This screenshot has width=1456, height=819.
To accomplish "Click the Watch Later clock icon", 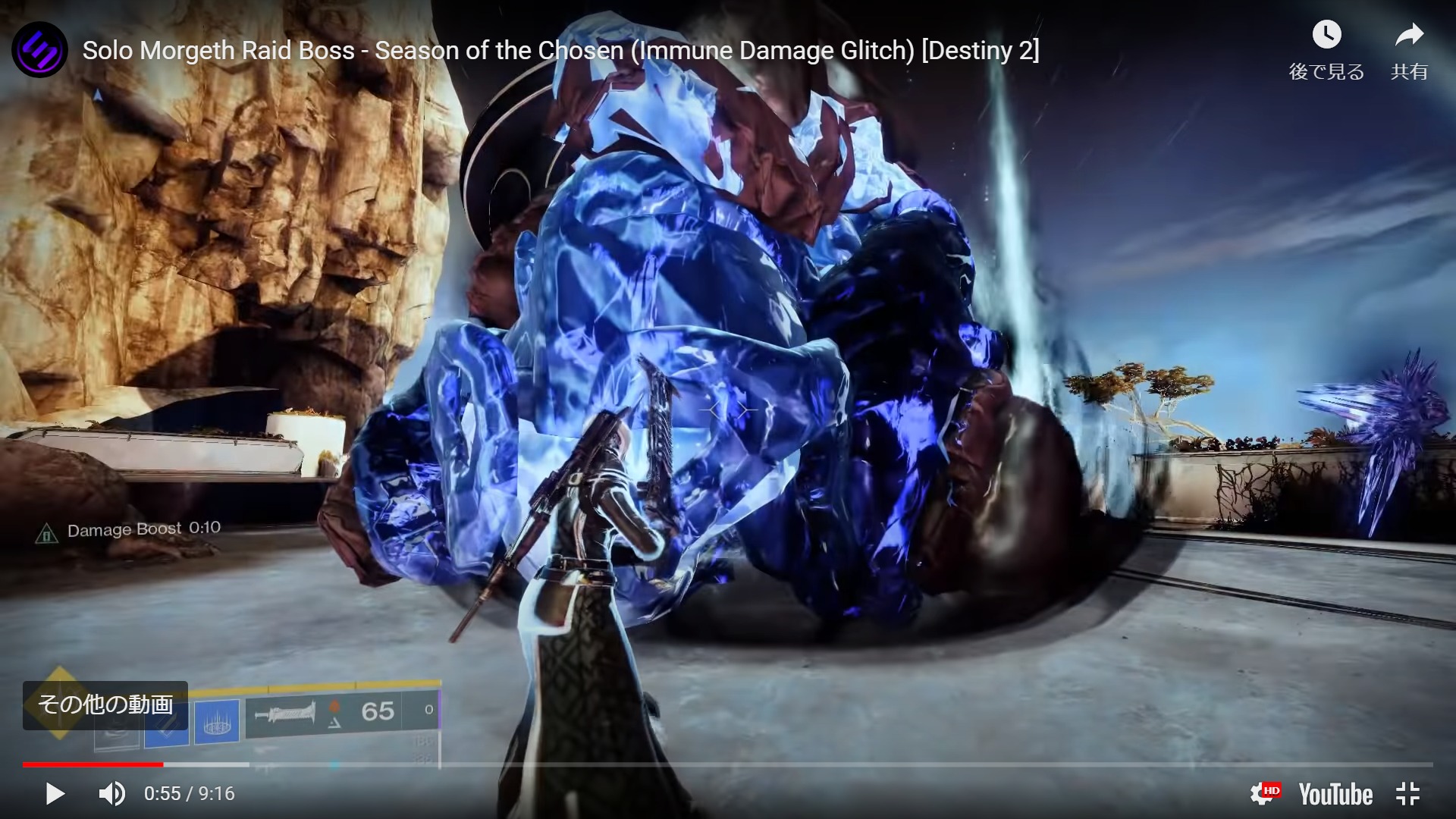I will 1325,34.
